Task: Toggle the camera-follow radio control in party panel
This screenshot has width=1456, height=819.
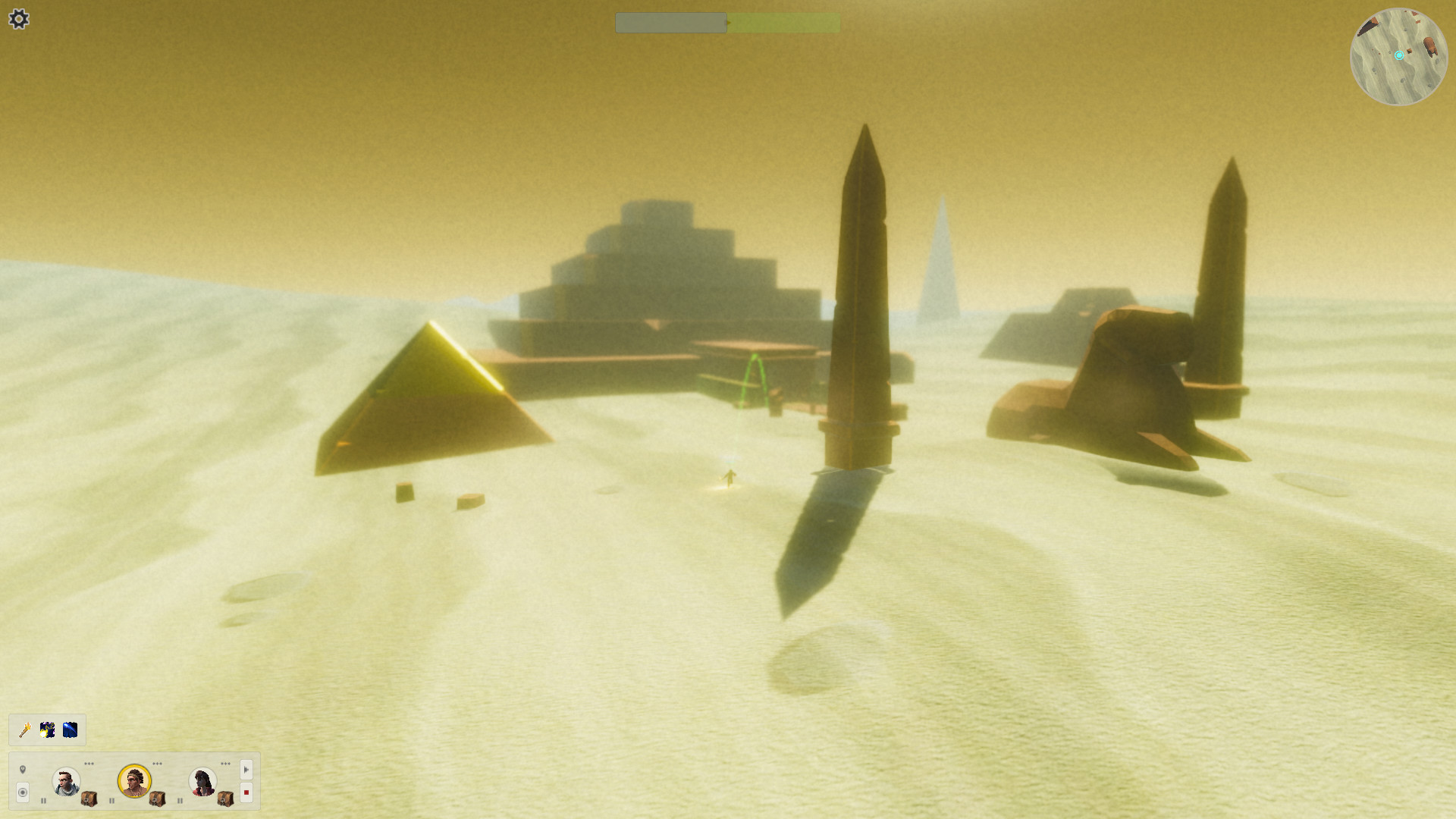Action: (x=23, y=792)
